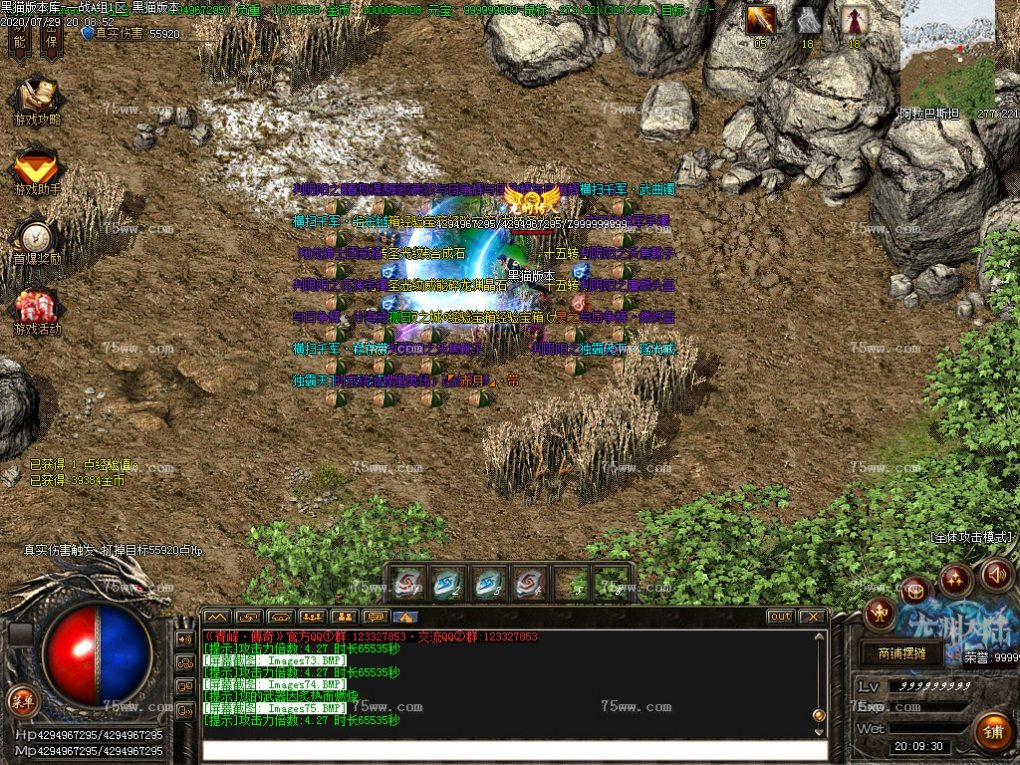The image size is (1020, 765).
Task: Click the 商铺摆摊 shop stall button
Action: pyautogui.click(x=901, y=654)
